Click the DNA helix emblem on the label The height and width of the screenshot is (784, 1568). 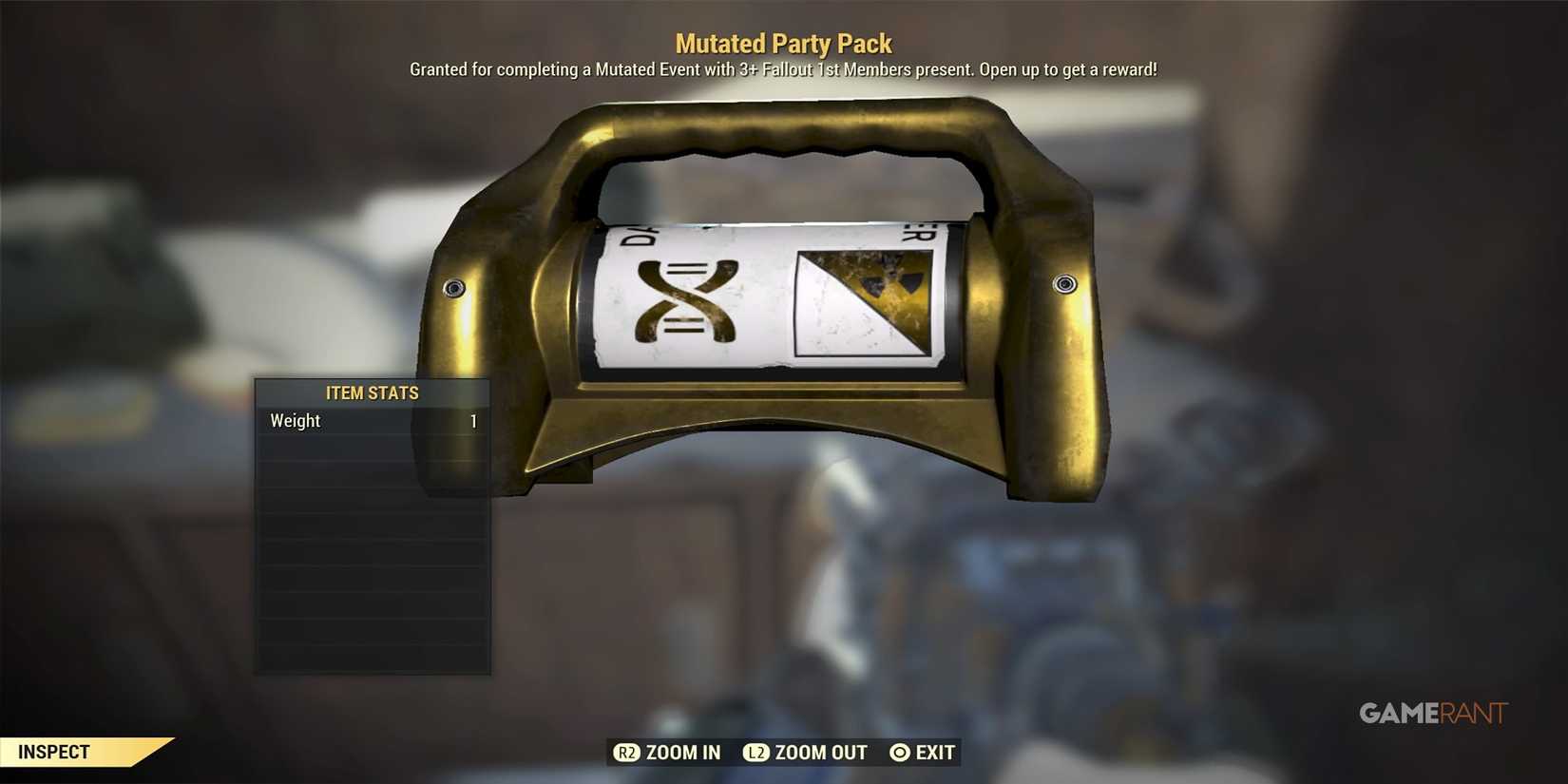684,299
